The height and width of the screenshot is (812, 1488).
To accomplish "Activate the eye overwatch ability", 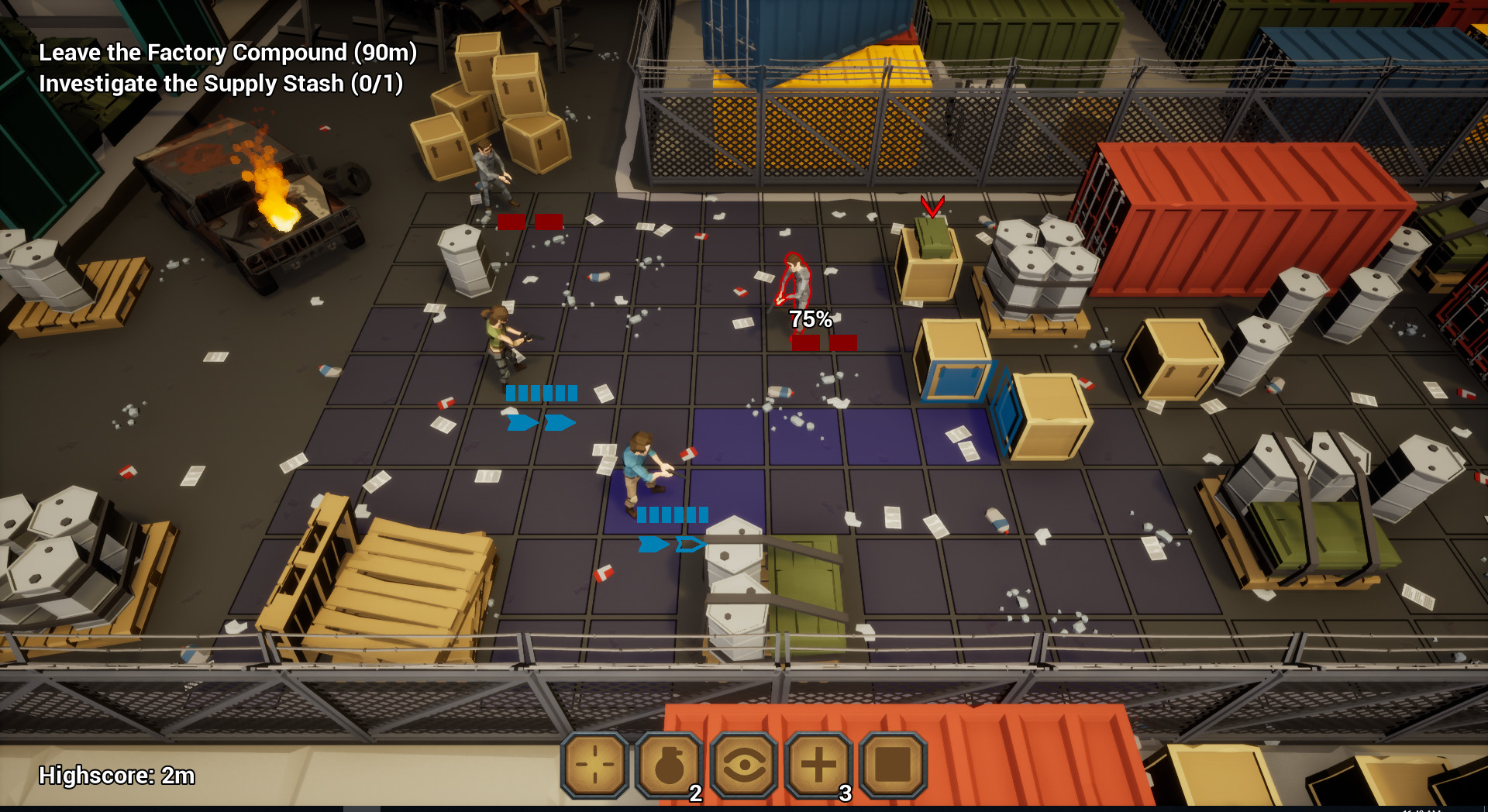I will [x=743, y=765].
